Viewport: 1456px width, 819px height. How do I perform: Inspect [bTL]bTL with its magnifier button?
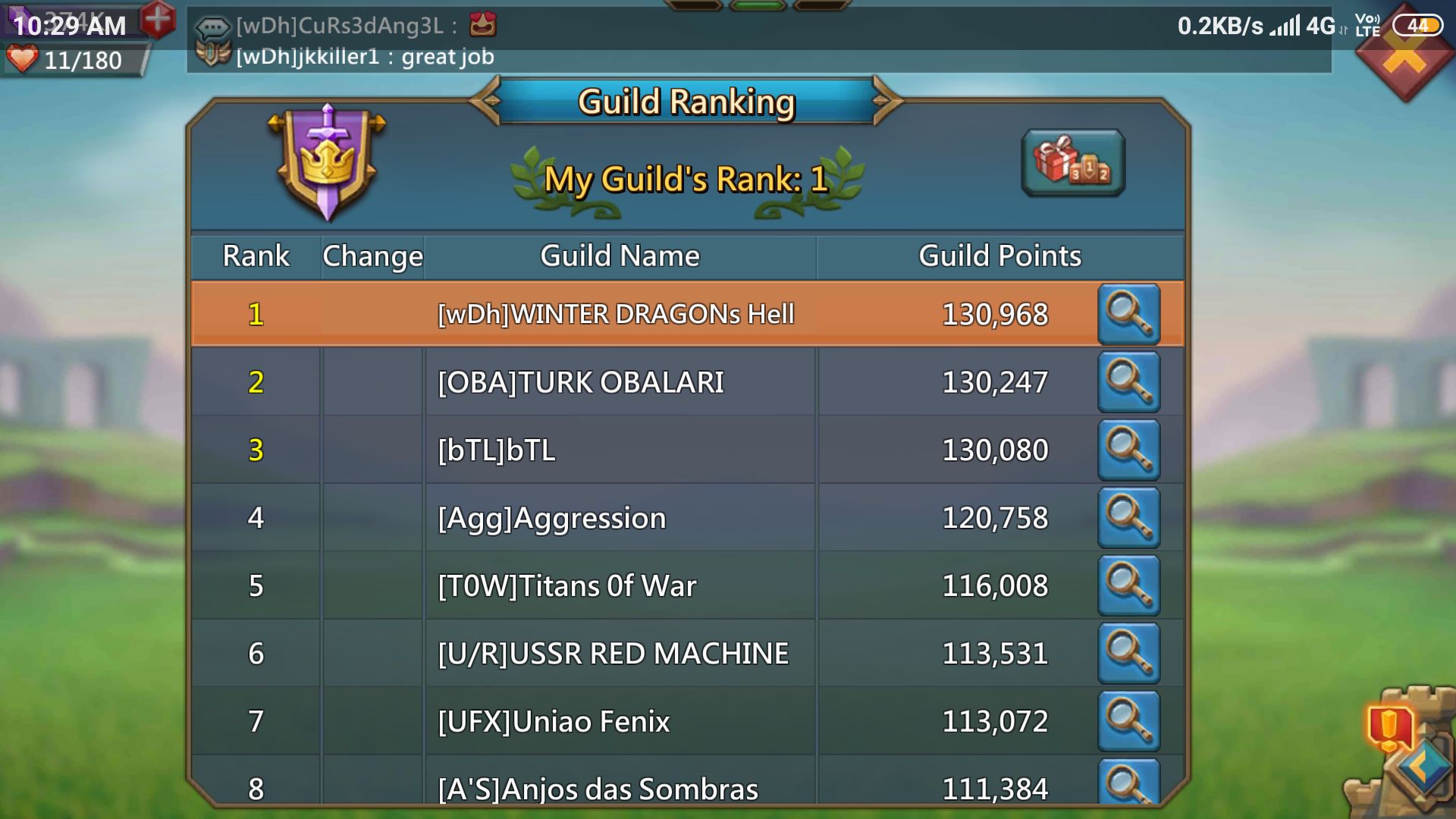point(1129,450)
